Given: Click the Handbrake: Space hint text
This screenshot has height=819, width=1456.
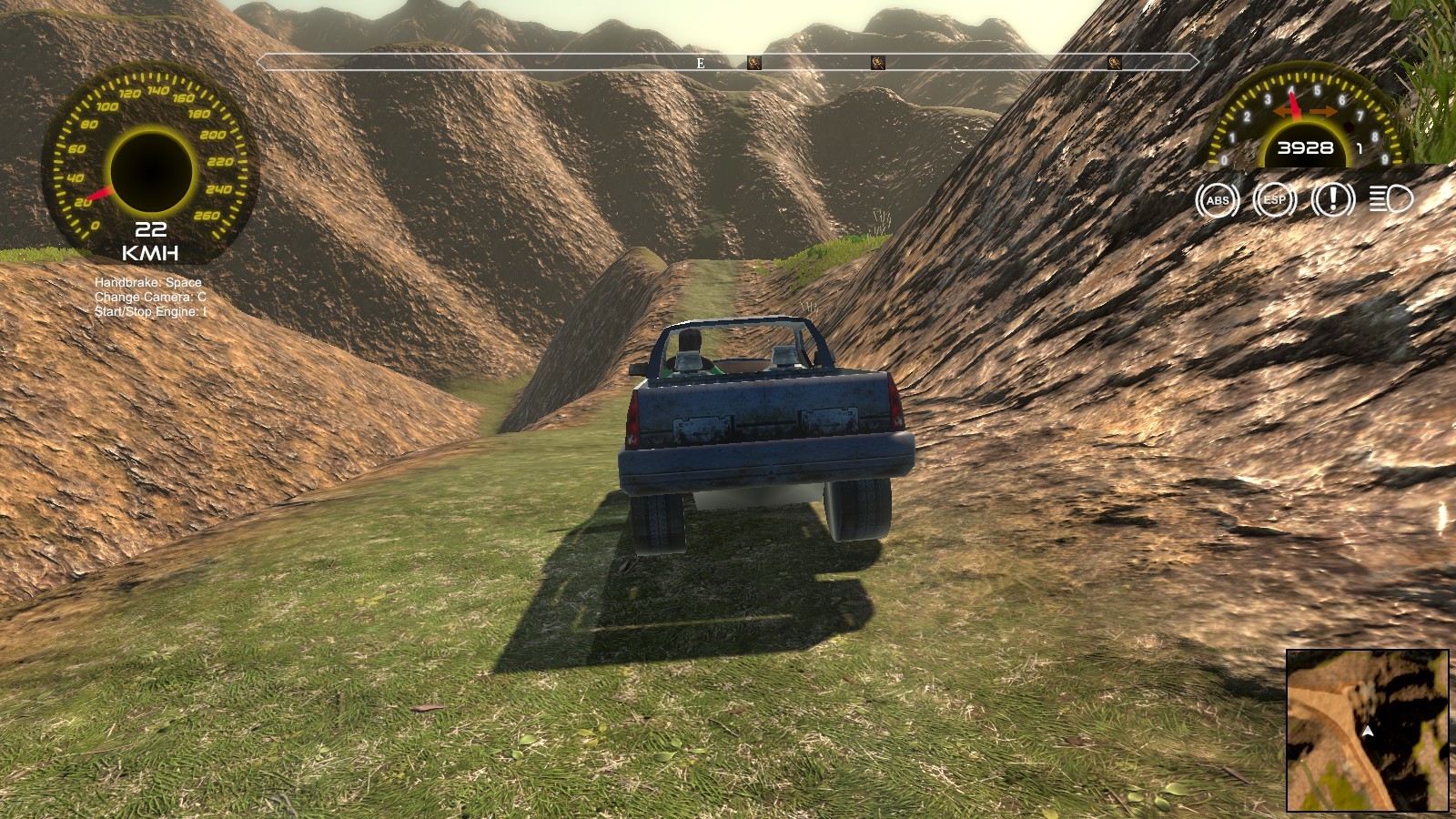Looking at the screenshot, I should [x=147, y=283].
